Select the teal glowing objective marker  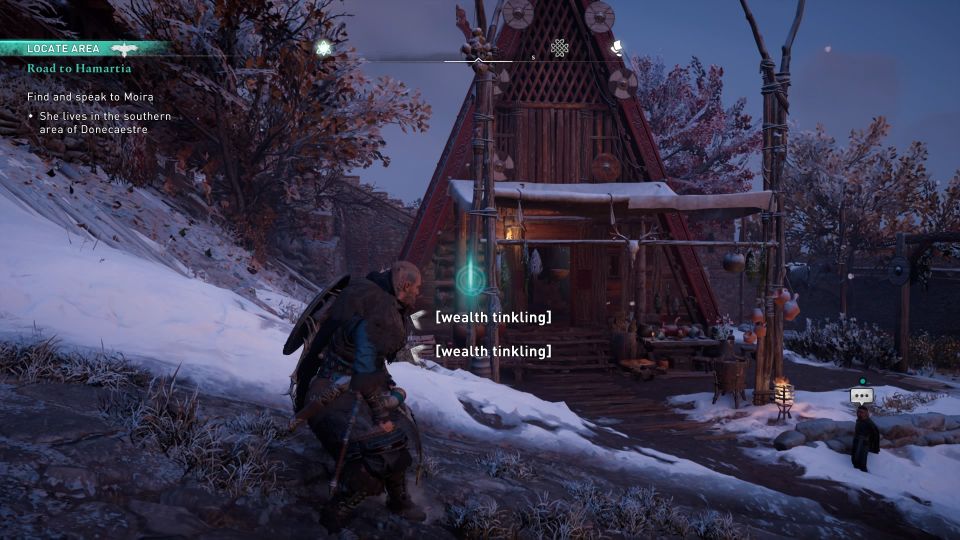470,278
